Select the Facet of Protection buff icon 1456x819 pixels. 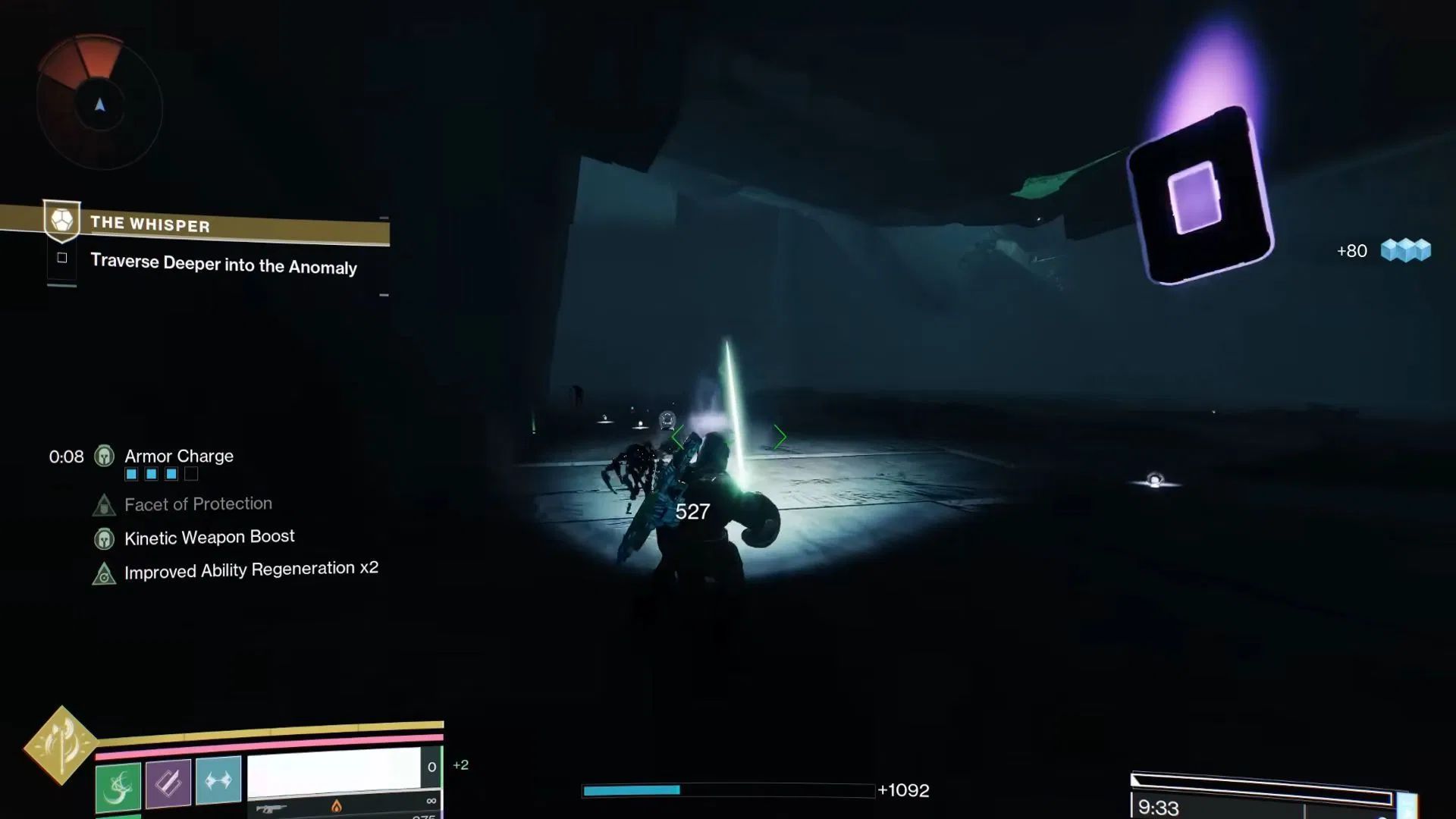pos(105,507)
